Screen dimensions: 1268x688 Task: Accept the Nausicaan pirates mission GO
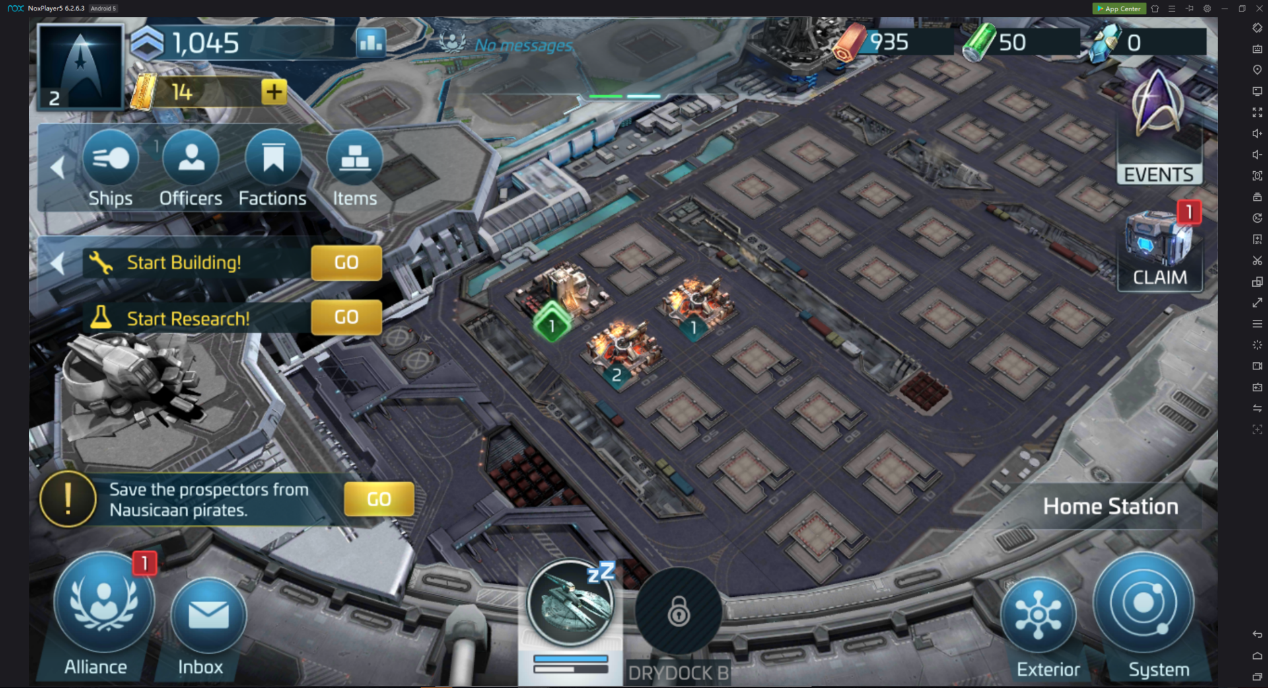378,499
